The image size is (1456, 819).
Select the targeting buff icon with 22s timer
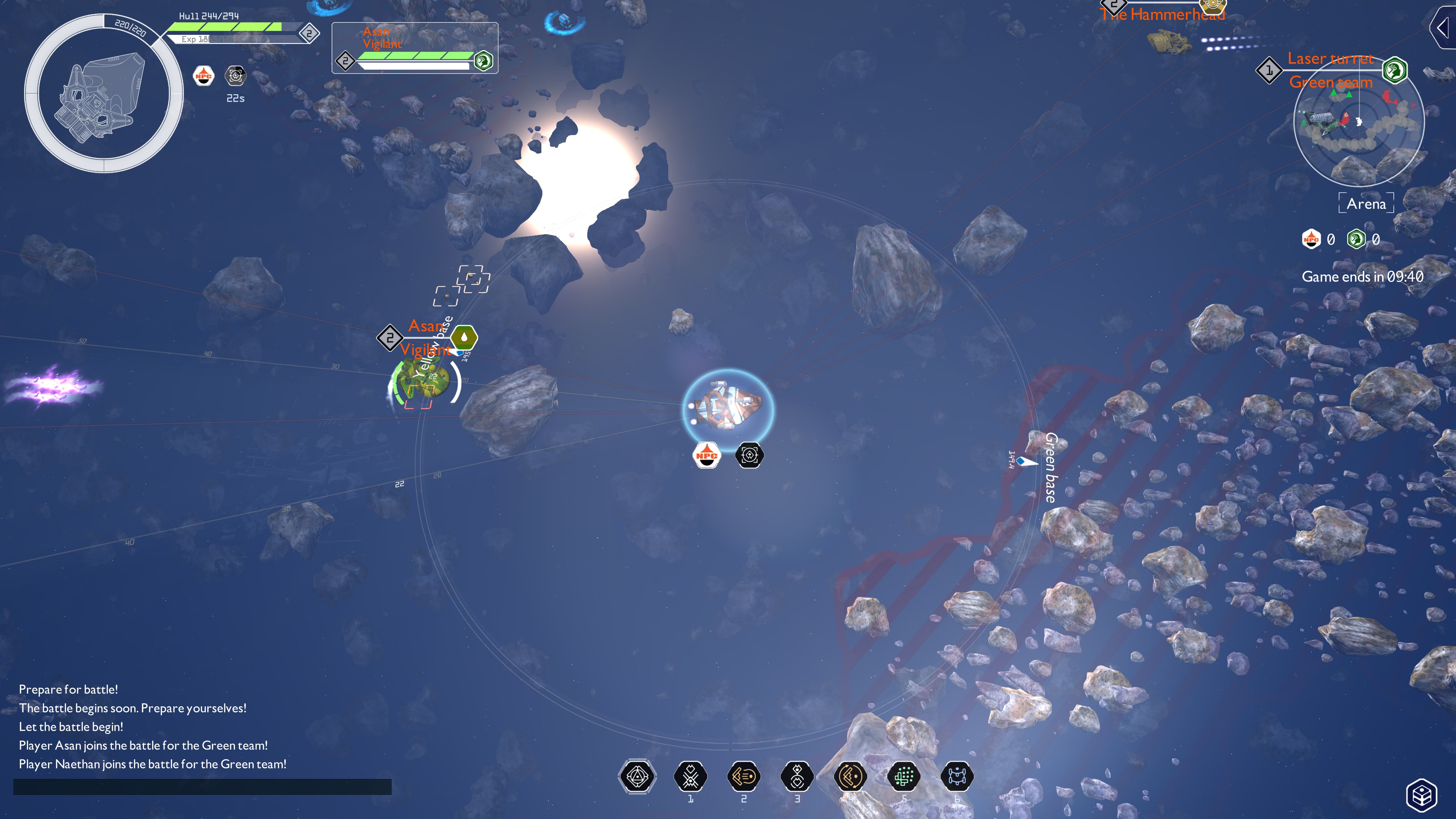click(x=235, y=76)
